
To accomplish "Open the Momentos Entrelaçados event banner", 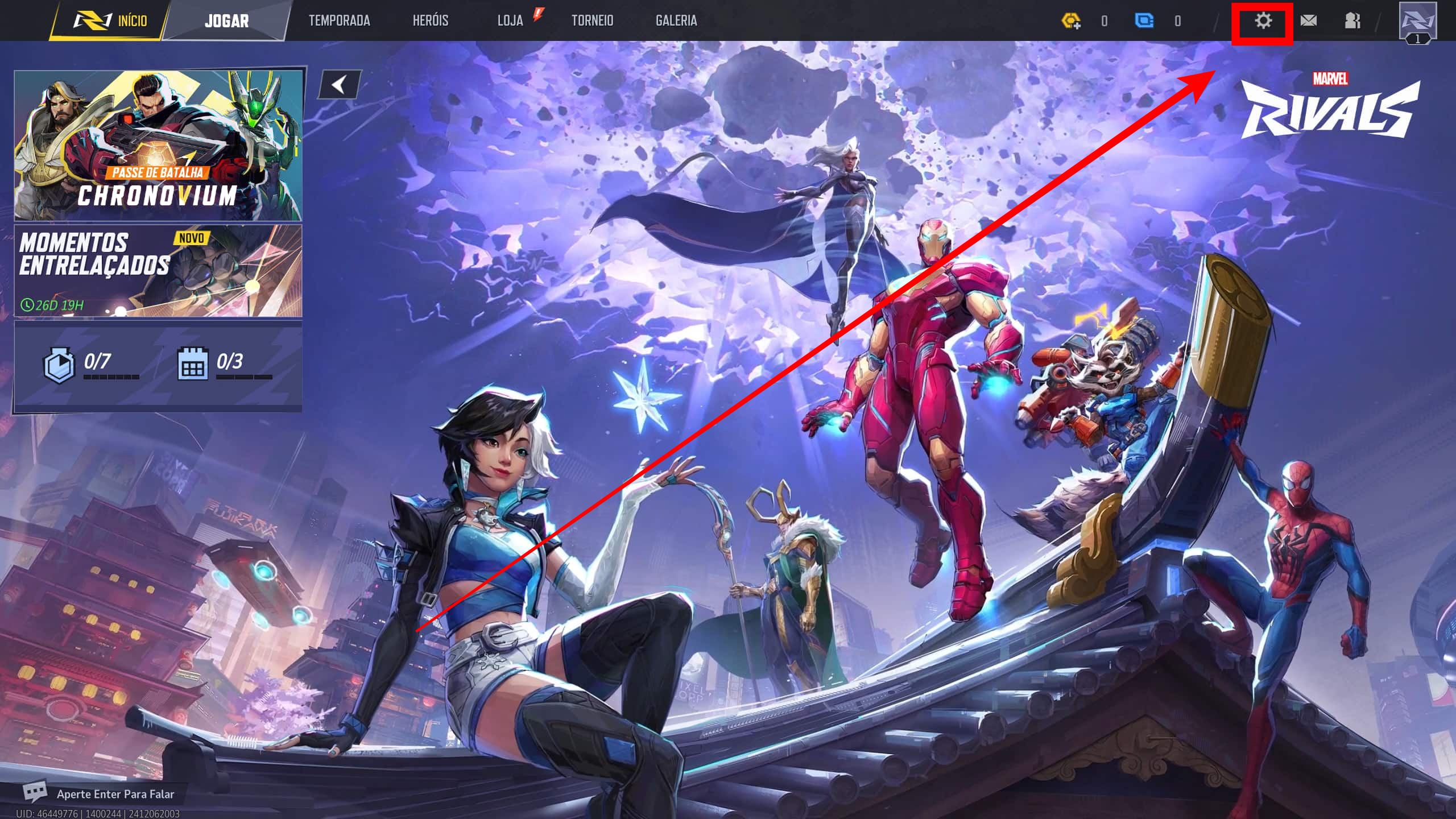I will tap(158, 271).
